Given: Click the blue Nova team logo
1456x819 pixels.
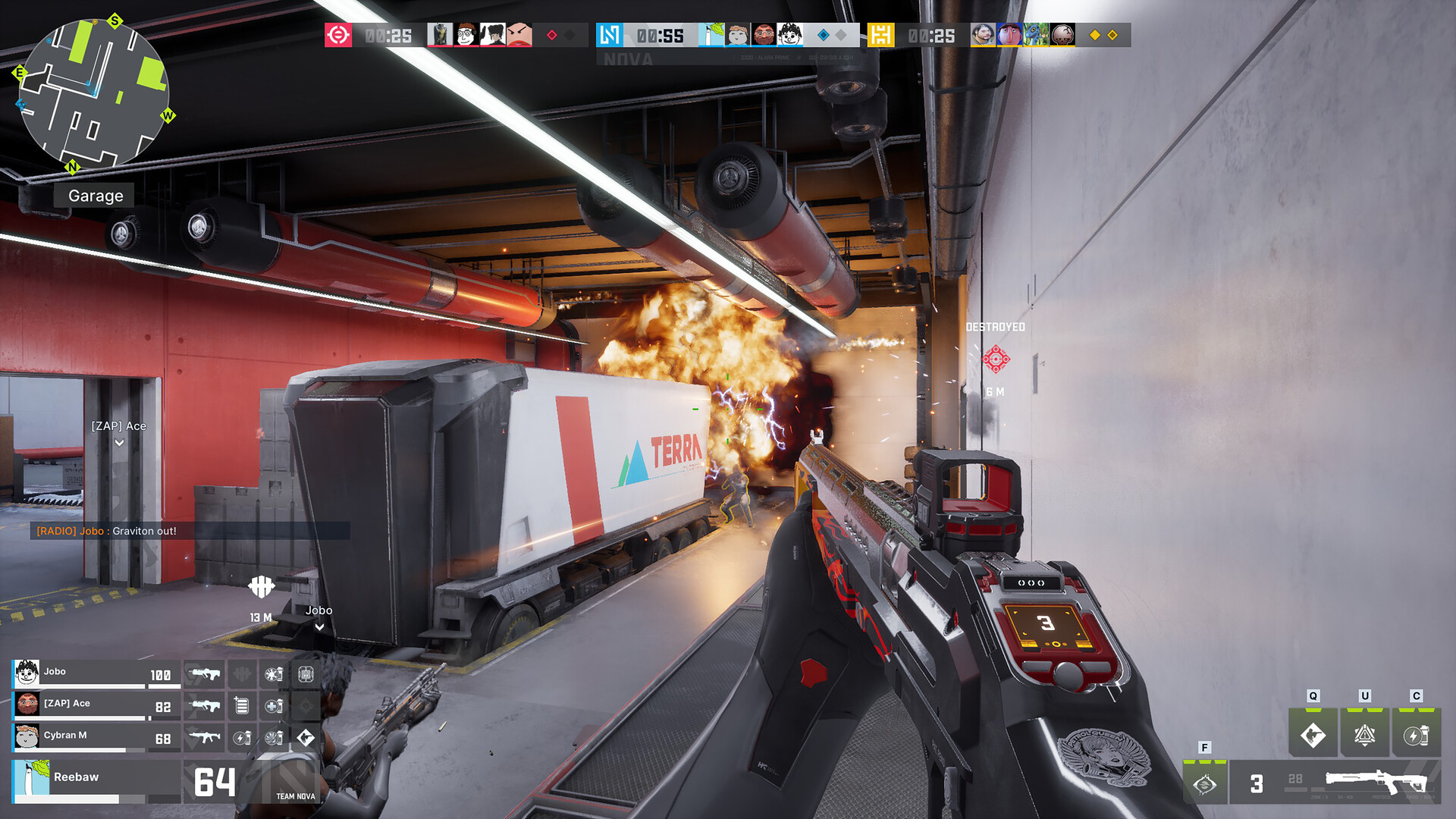Looking at the screenshot, I should pyautogui.click(x=609, y=35).
